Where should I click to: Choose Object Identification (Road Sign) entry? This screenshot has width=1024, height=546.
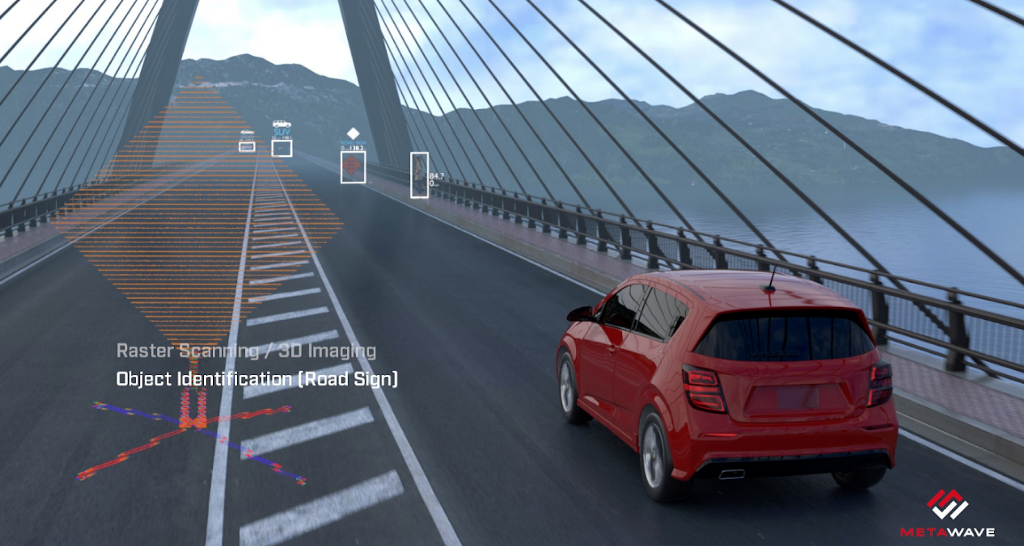257,379
